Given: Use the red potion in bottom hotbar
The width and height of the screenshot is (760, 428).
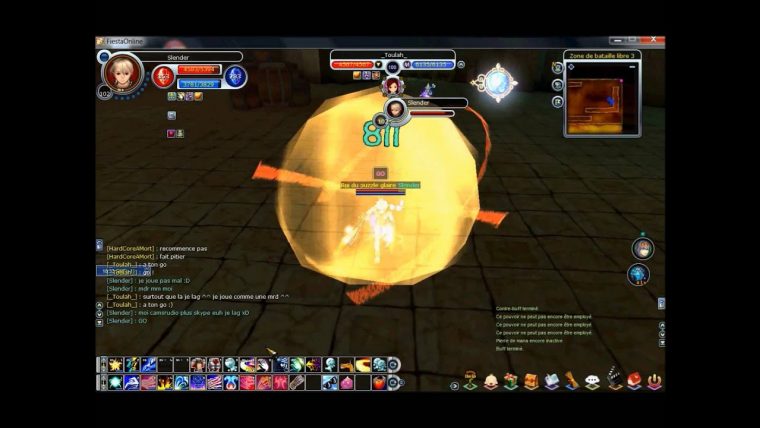Looking at the screenshot, I should coord(379,383).
